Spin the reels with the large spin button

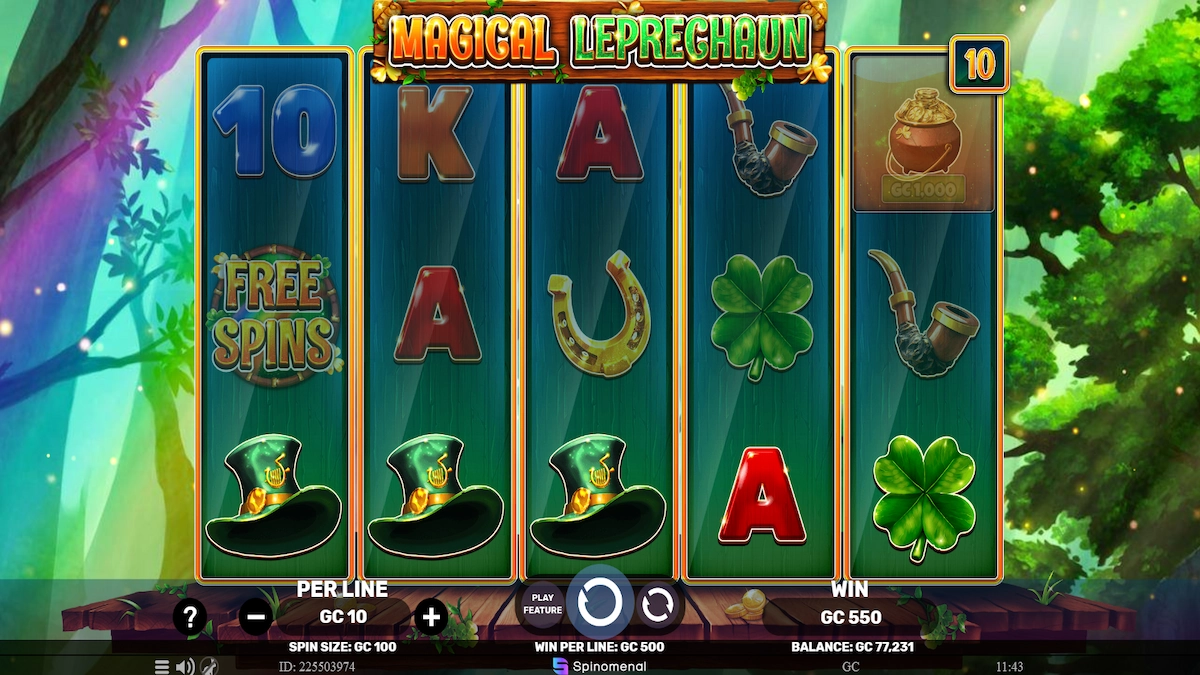pos(600,603)
